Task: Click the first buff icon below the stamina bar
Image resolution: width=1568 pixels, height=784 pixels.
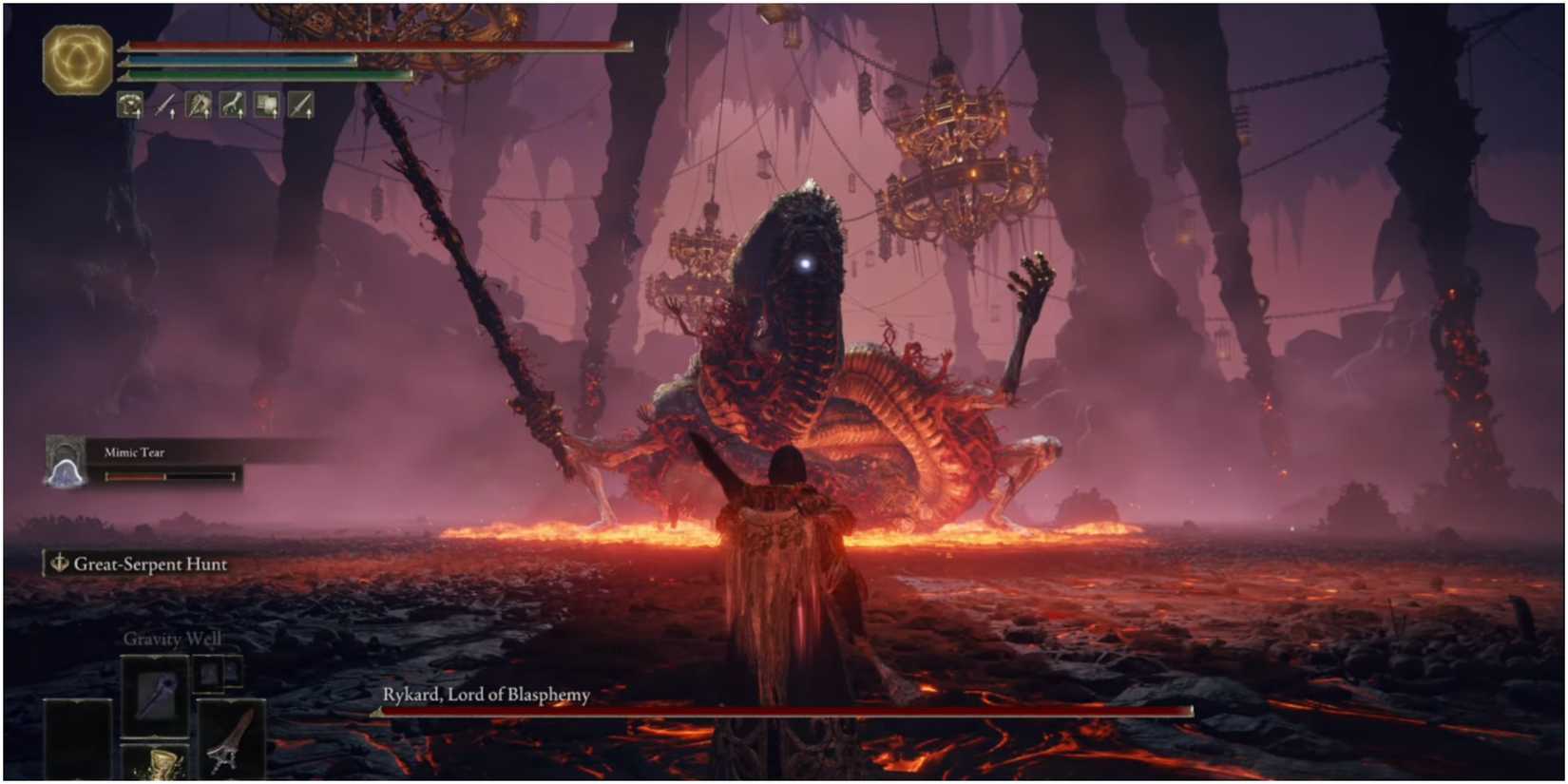Action: [x=131, y=105]
